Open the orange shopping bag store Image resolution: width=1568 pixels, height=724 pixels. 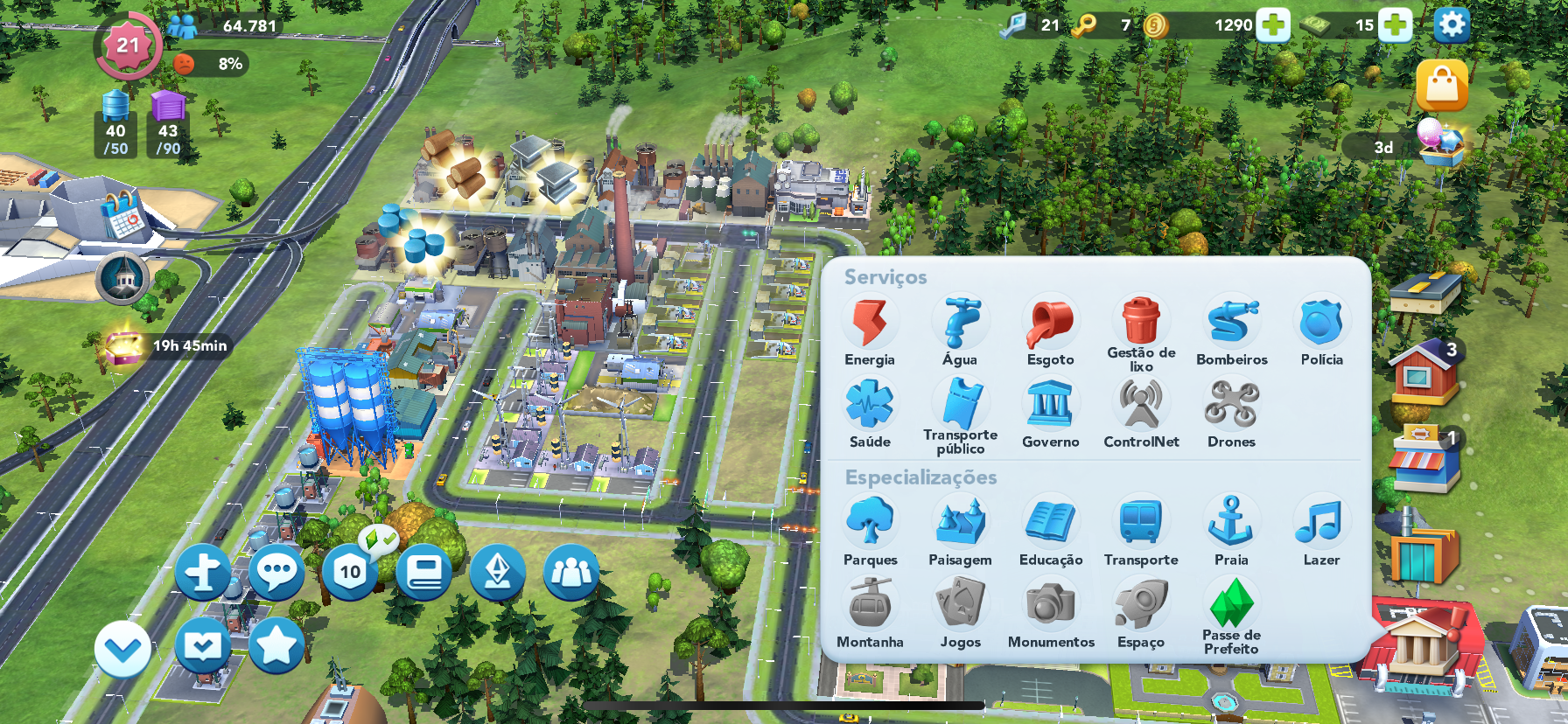click(x=1441, y=86)
